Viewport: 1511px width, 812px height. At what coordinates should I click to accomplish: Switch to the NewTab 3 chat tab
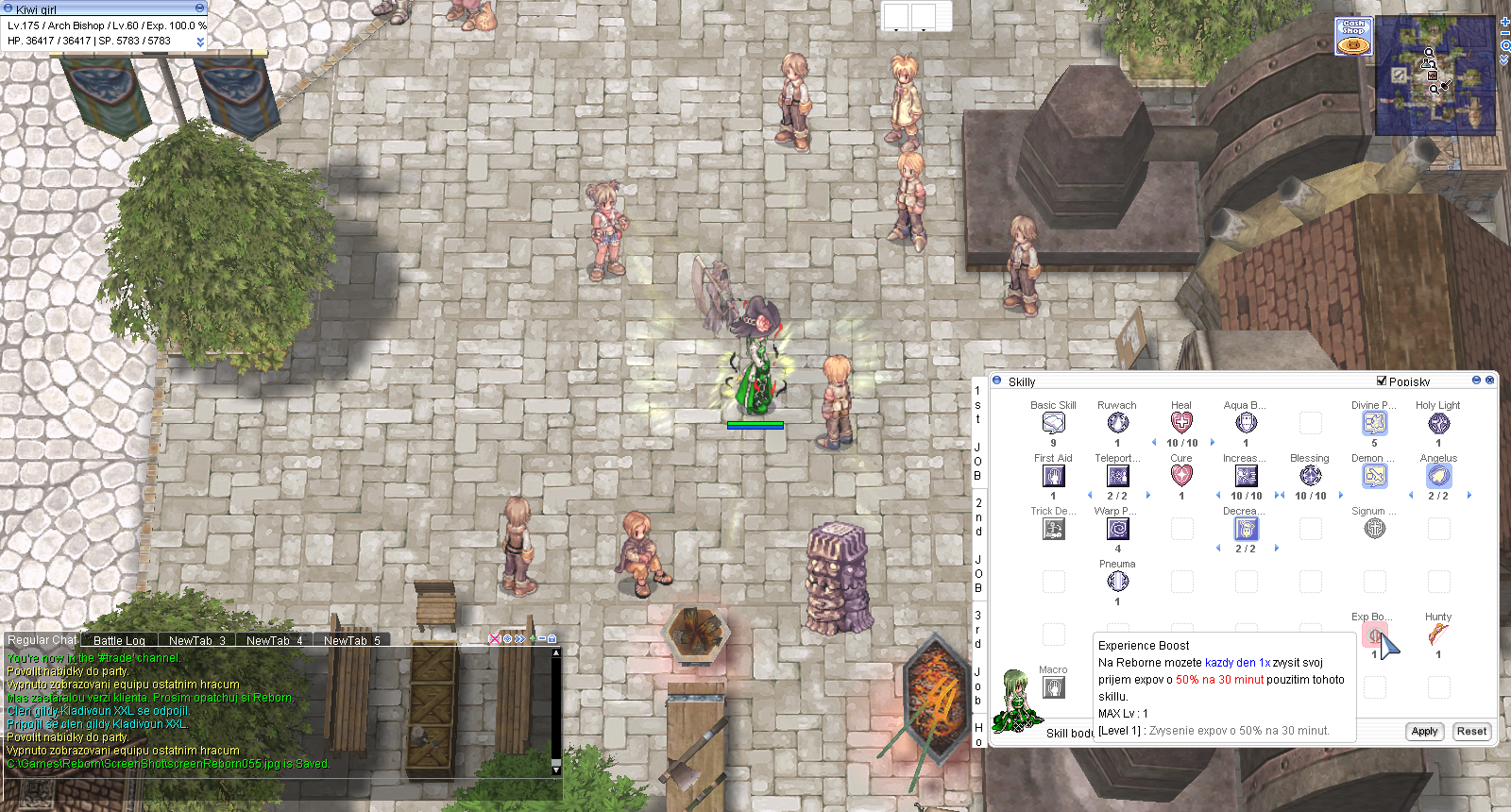tap(196, 640)
